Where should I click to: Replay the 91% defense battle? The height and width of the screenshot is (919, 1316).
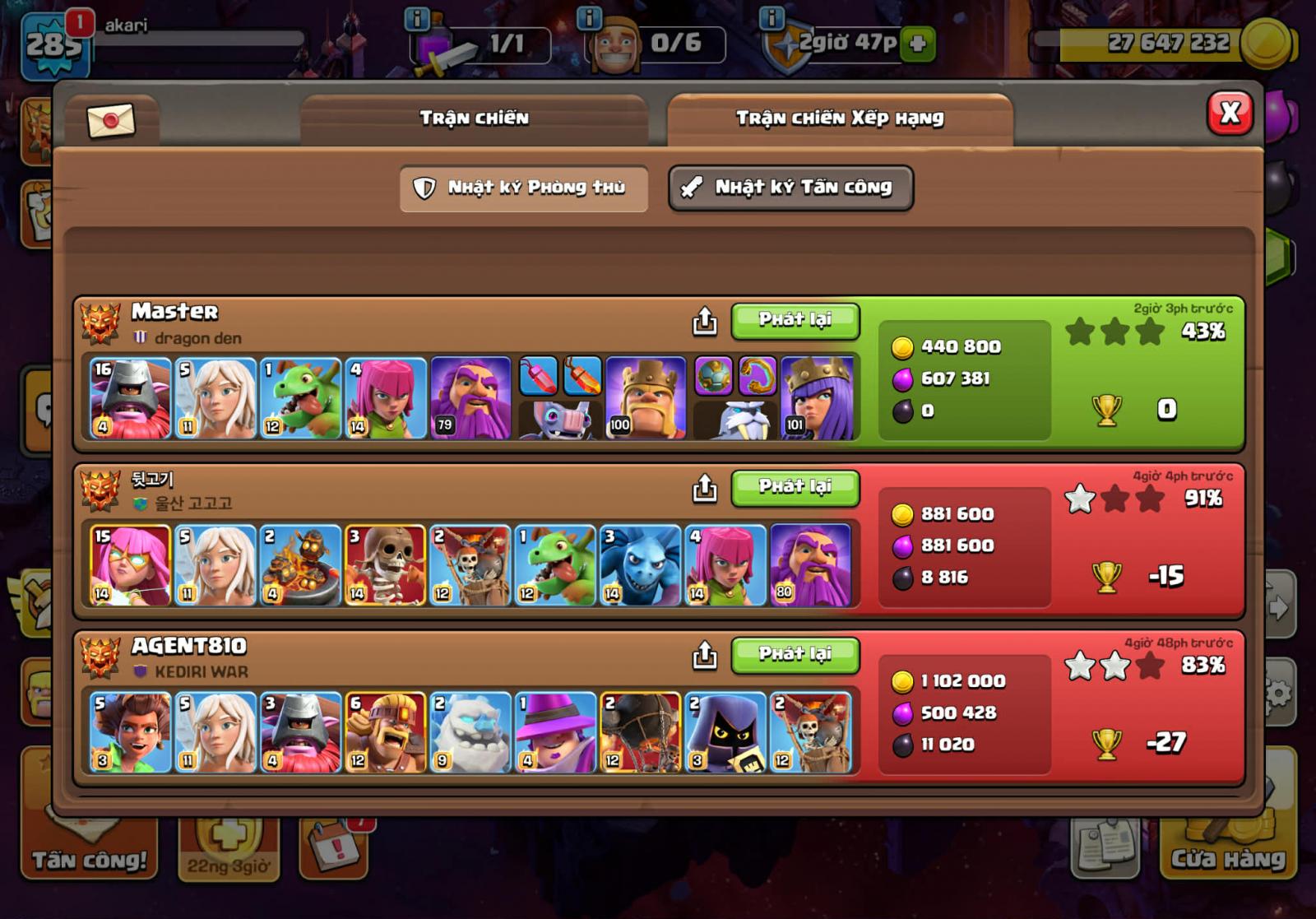pos(795,487)
